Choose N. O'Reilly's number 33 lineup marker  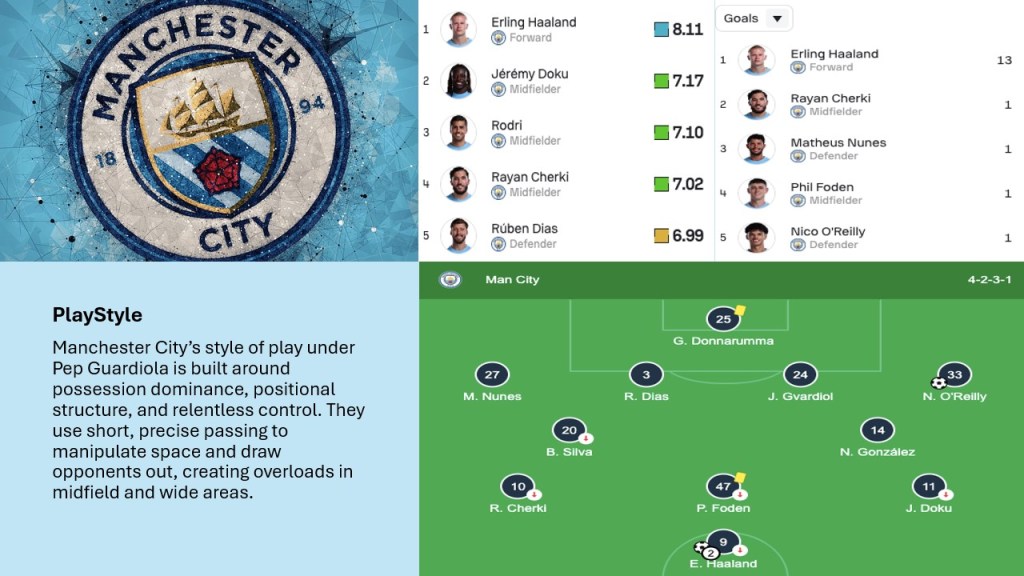(954, 375)
